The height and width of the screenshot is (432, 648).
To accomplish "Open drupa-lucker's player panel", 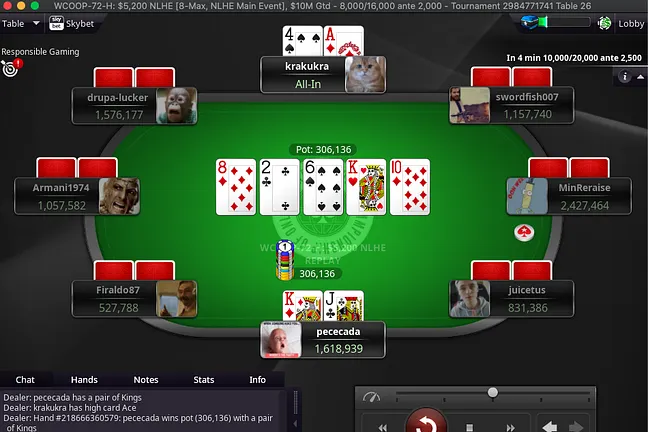I will click(135, 106).
